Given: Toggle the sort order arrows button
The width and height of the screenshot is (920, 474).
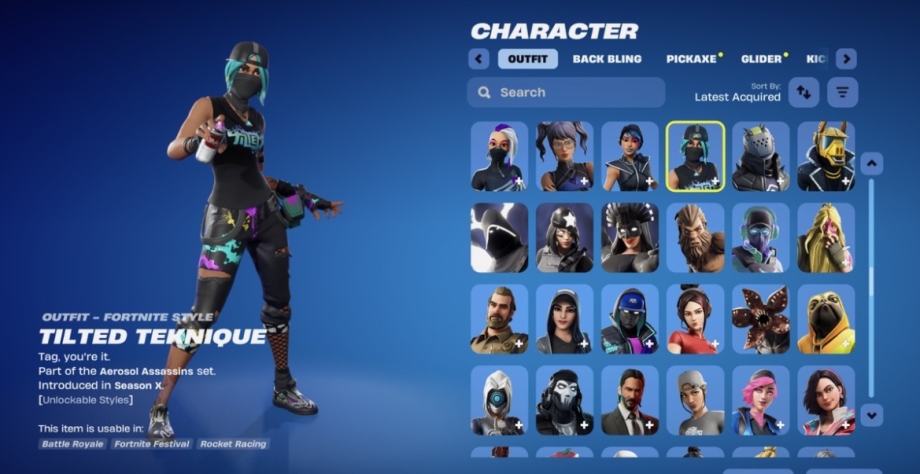Looking at the screenshot, I should pyautogui.click(x=803, y=92).
